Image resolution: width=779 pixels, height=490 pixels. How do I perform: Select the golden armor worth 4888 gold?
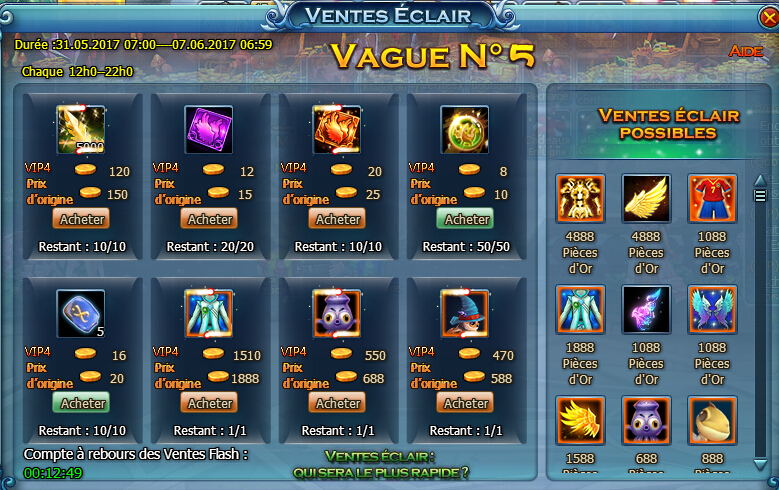[x=581, y=198]
